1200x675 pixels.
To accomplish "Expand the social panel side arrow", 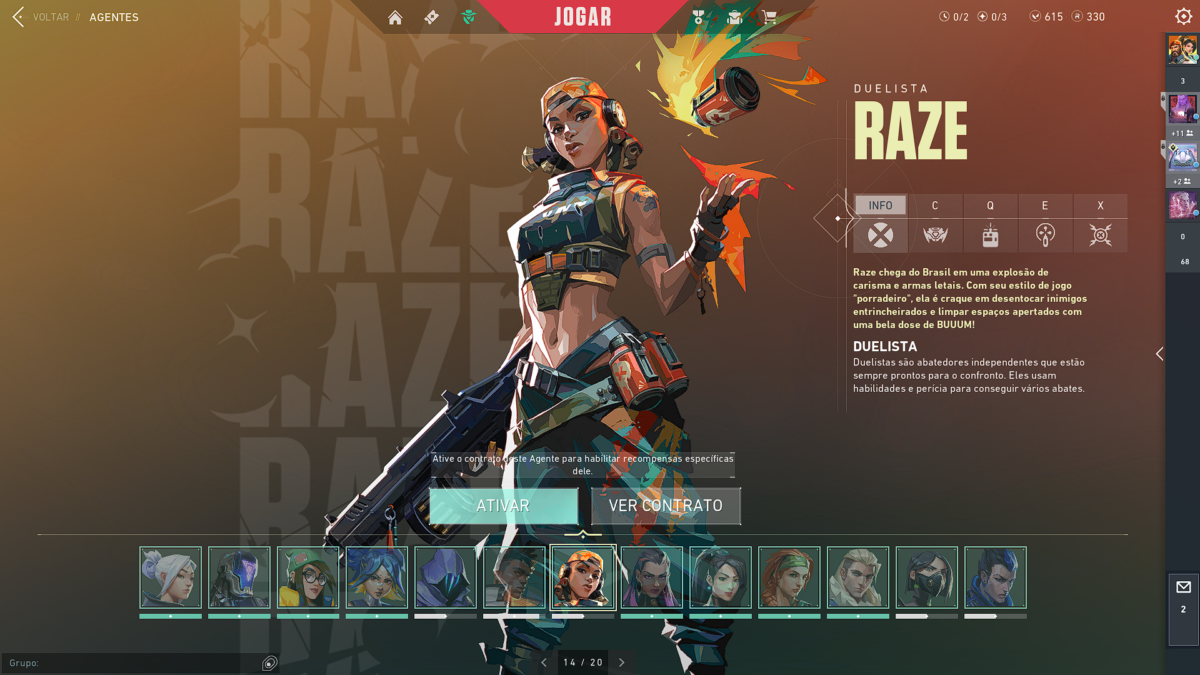I will [x=1159, y=354].
